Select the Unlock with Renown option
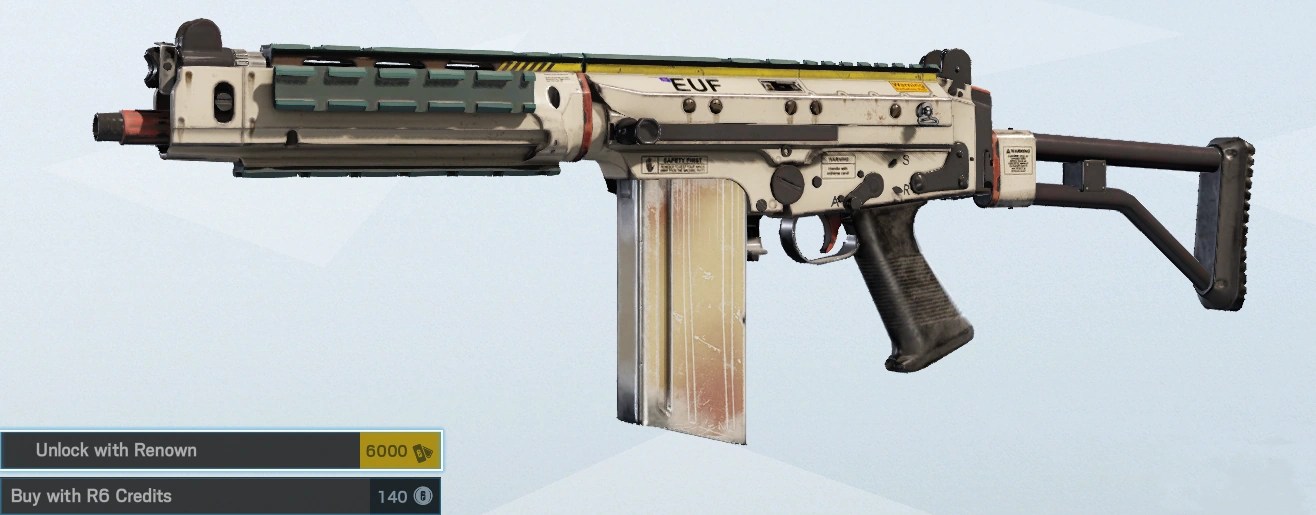This screenshot has width=1316, height=515. [220, 451]
